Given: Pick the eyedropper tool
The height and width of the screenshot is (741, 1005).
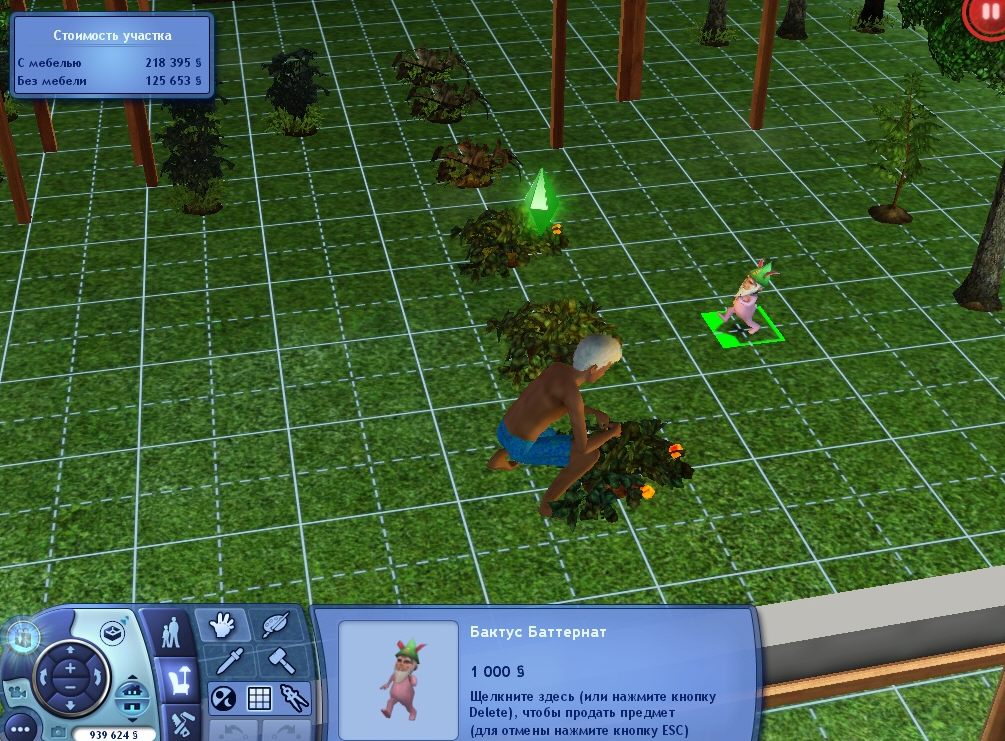Looking at the screenshot, I should 227,661.
